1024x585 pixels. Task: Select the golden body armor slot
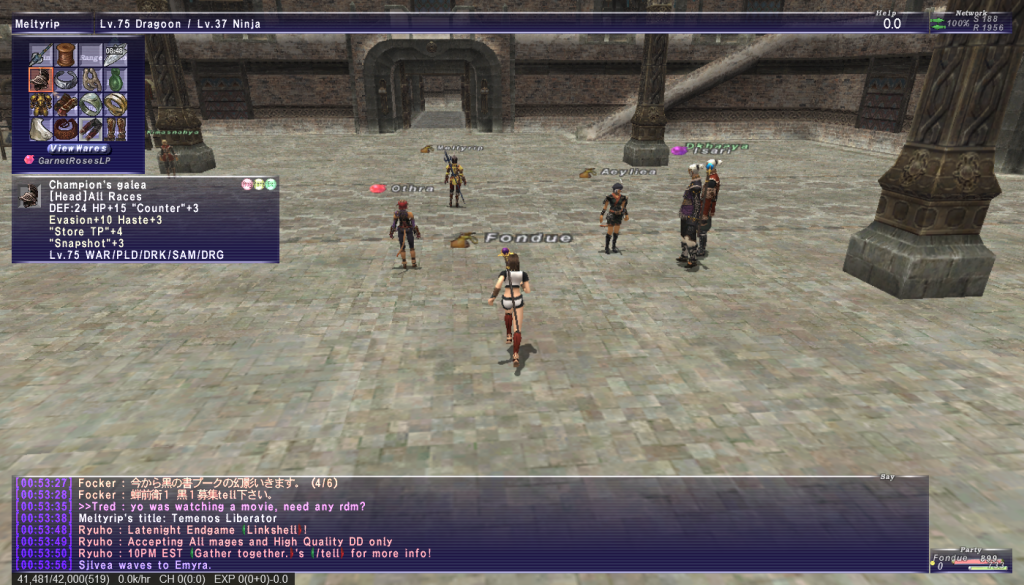pos(40,104)
